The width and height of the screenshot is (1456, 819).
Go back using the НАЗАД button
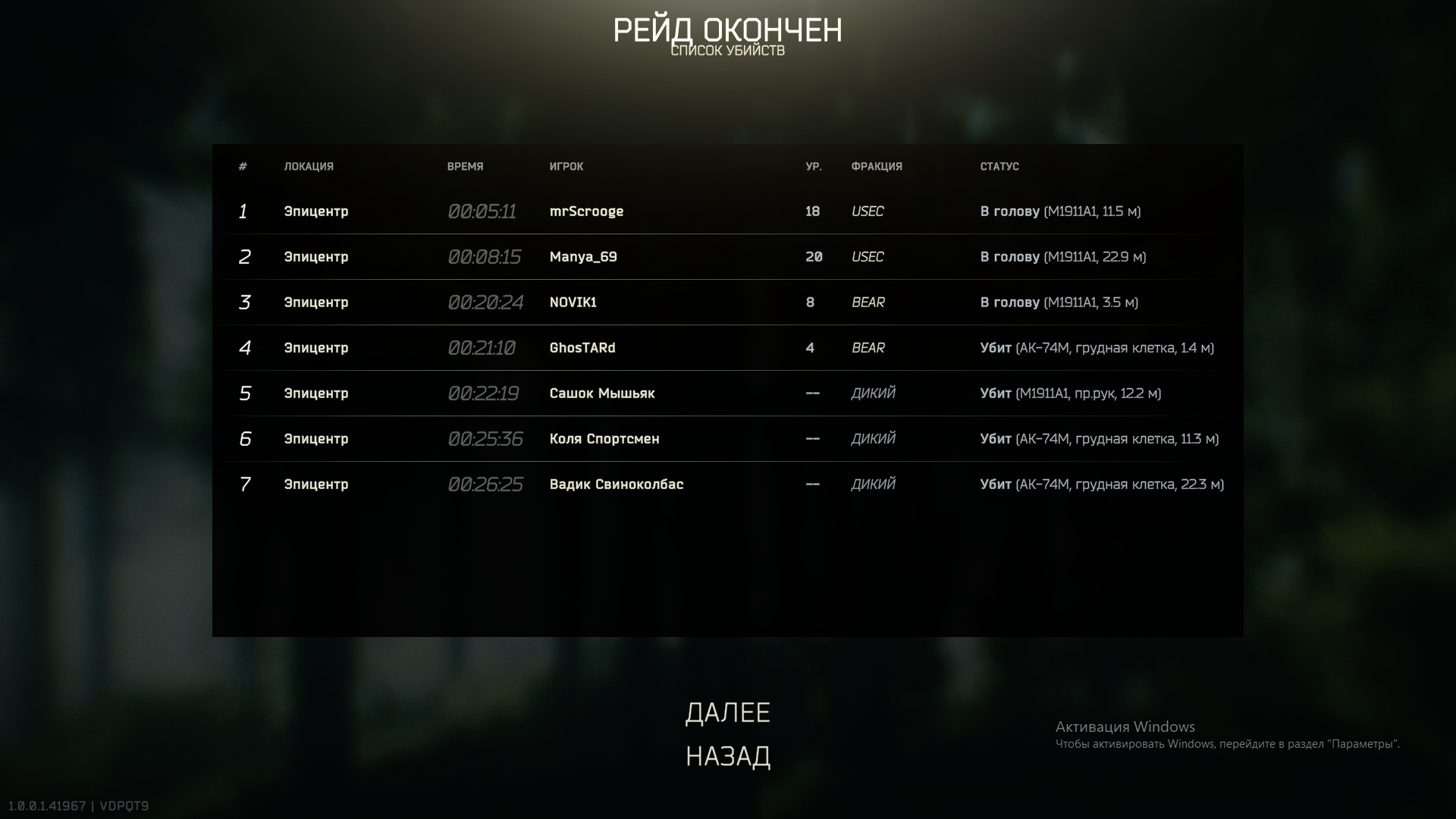coord(727,757)
